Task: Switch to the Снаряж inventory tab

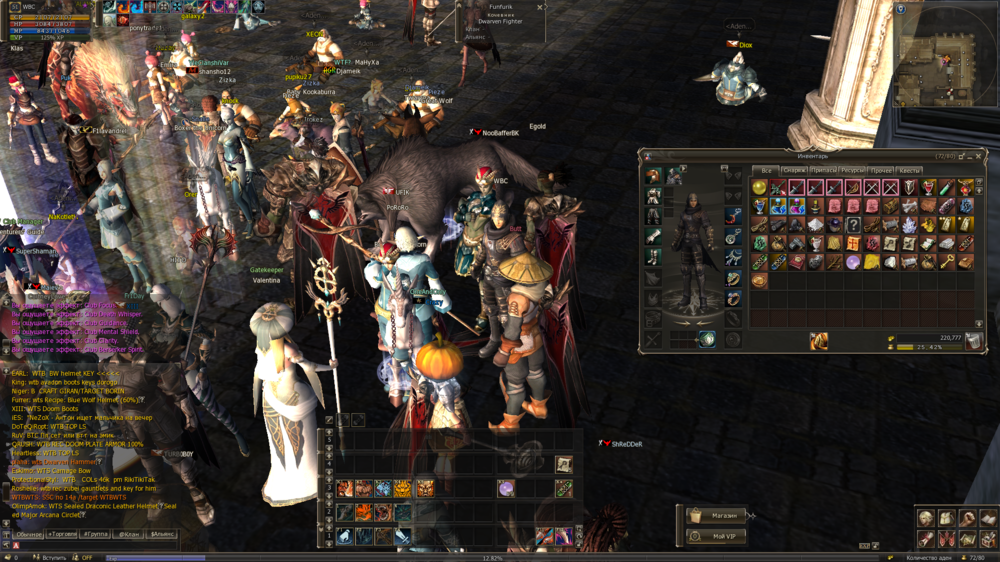Action: [794, 171]
